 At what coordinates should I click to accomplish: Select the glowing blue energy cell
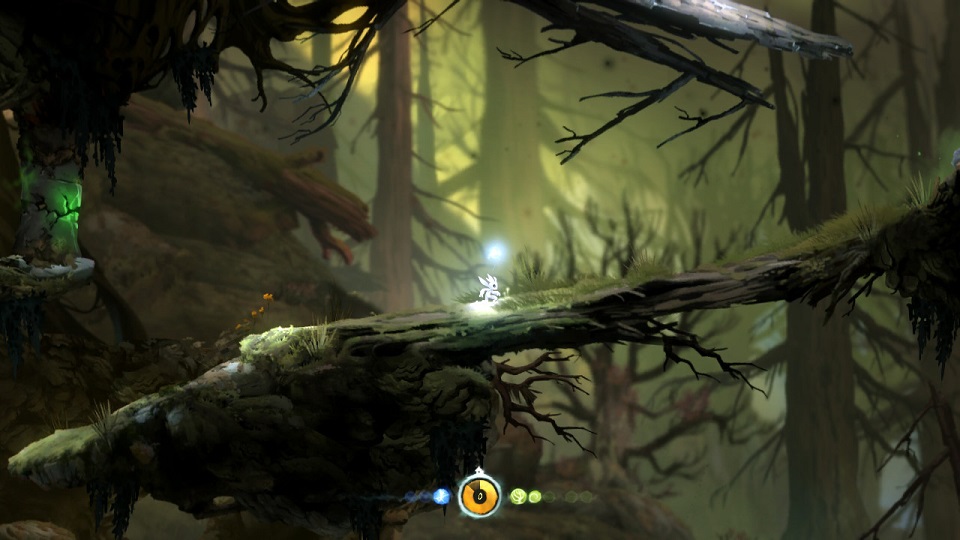(441, 496)
